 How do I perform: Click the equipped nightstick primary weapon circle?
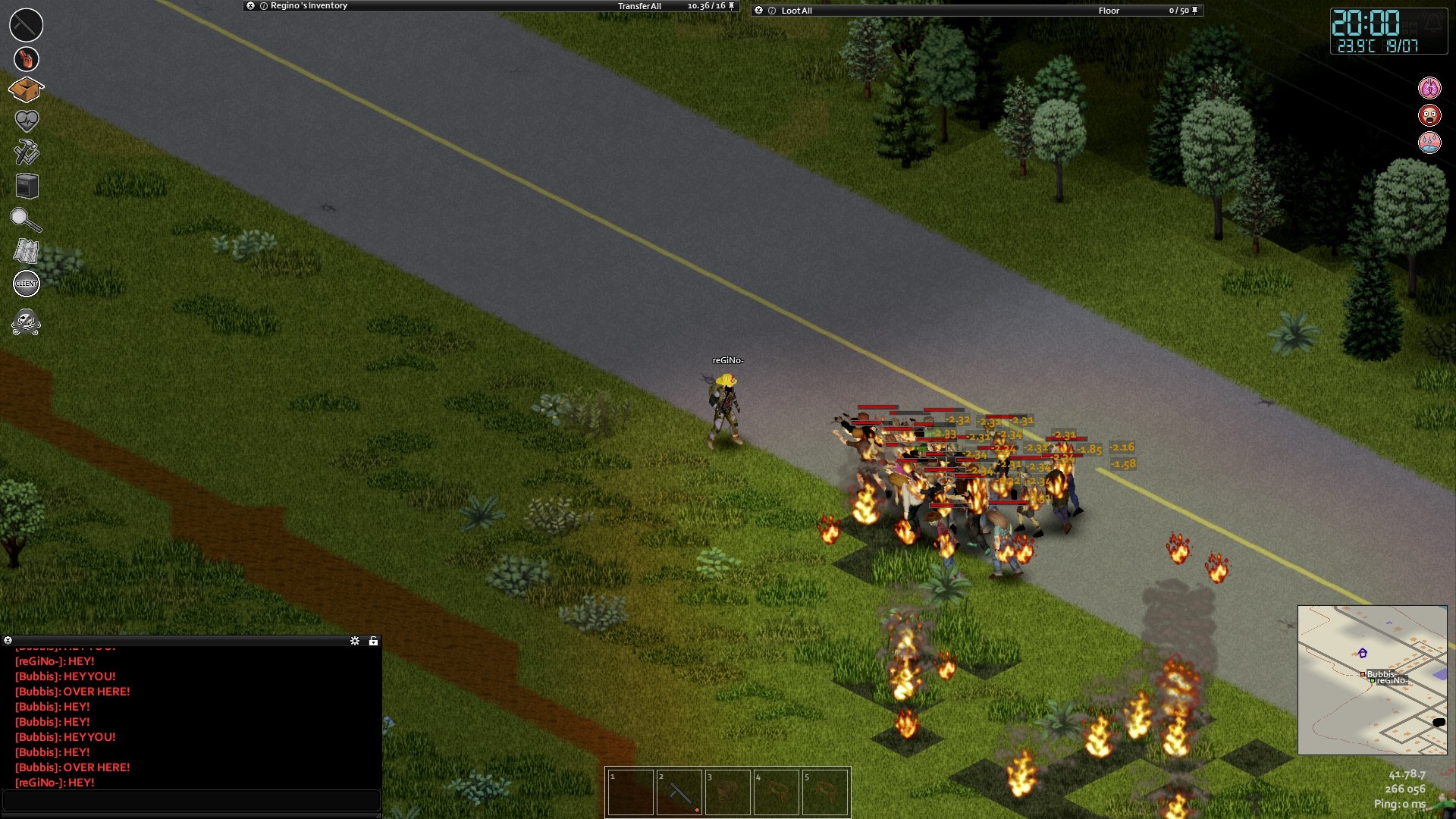click(26, 25)
